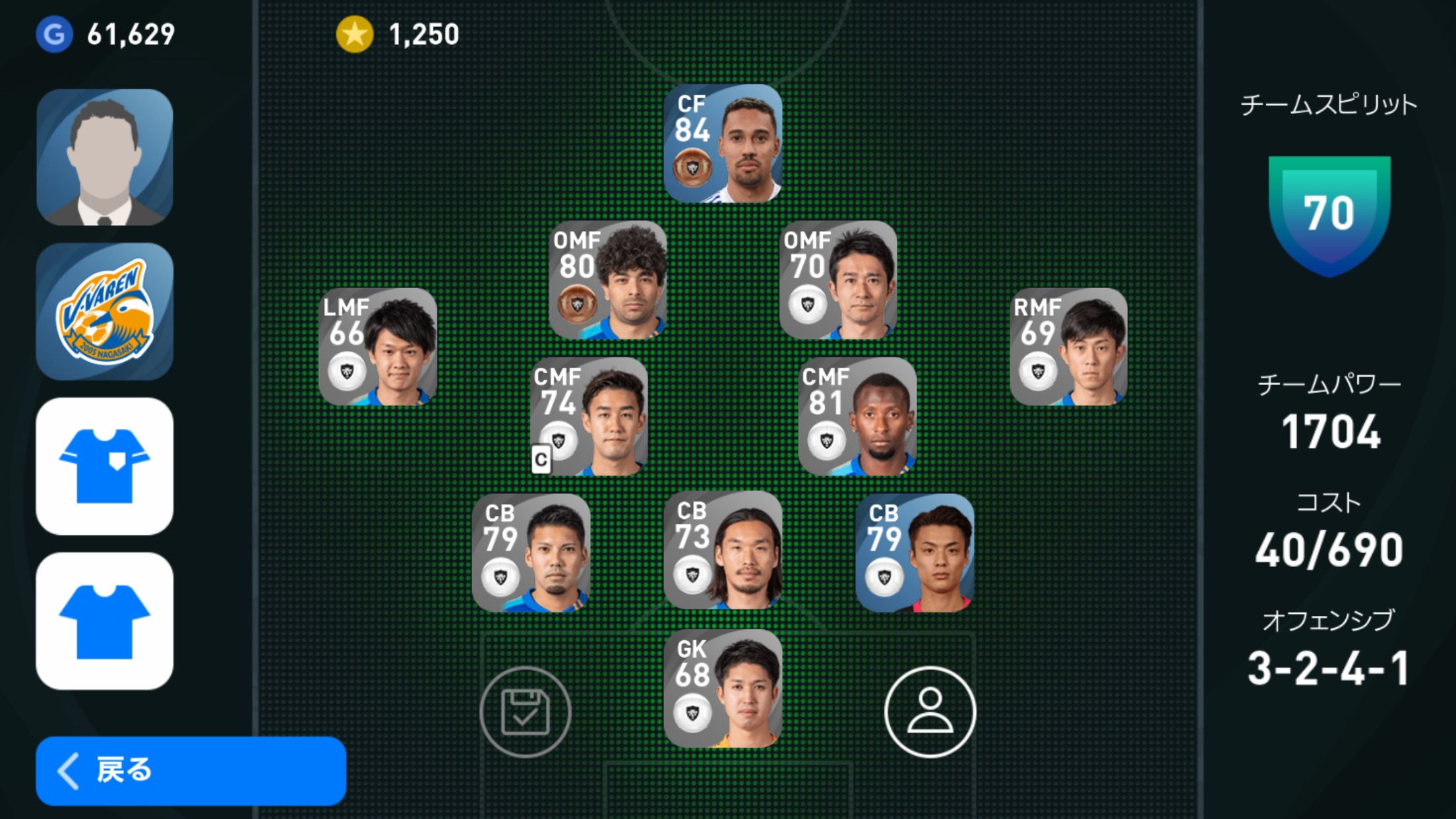Select the RMF 69 player card
The image size is (1456, 819).
1068,347
